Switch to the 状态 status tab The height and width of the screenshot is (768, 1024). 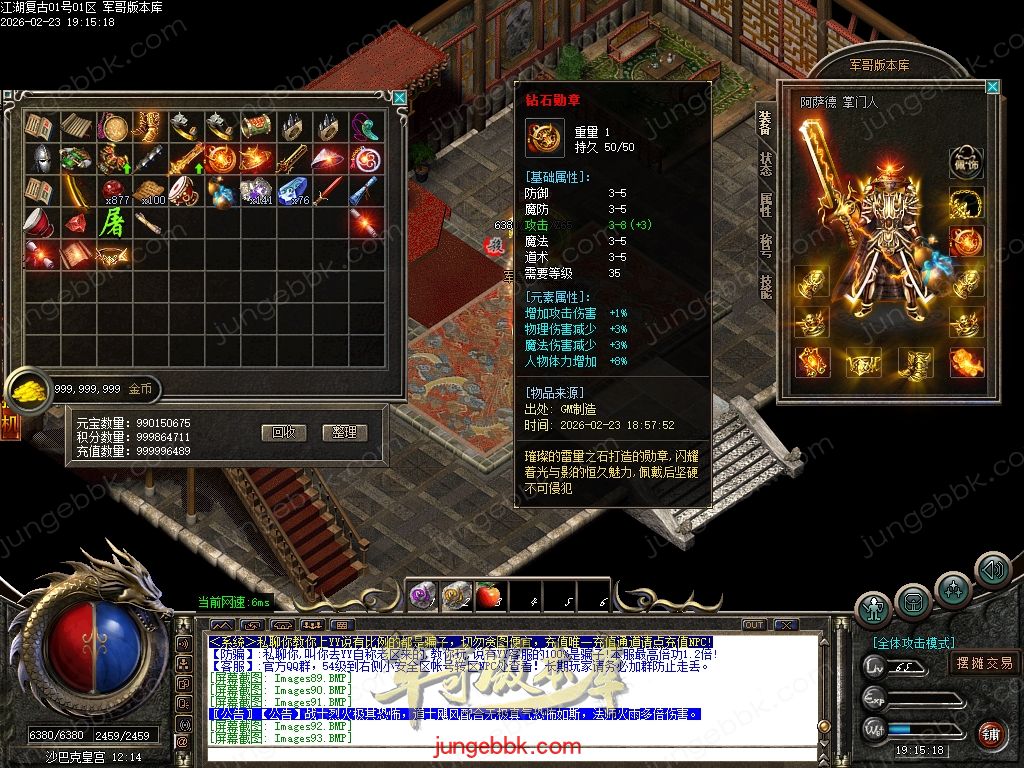pos(765,163)
